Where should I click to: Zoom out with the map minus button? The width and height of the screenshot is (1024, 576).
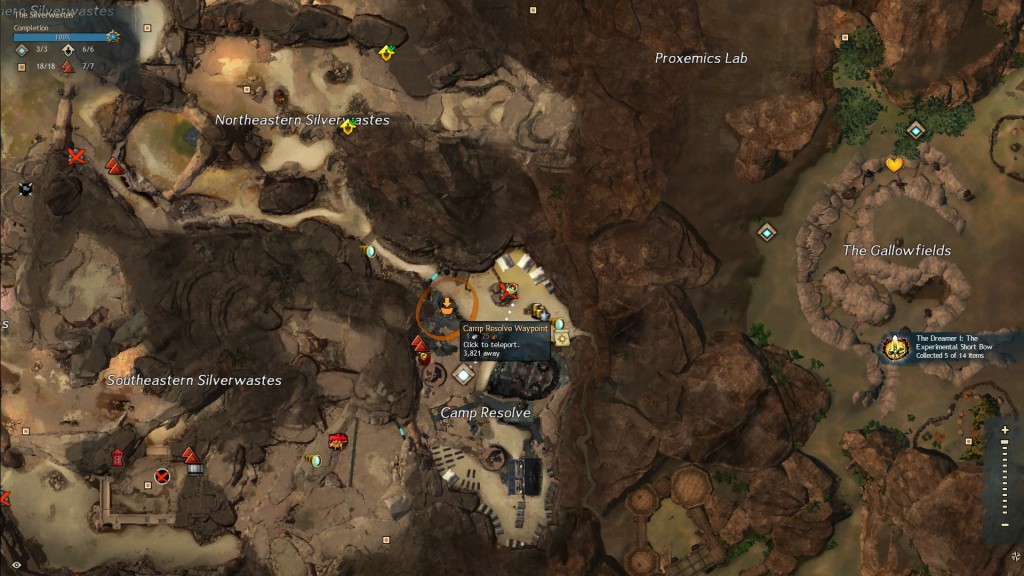point(1004,525)
